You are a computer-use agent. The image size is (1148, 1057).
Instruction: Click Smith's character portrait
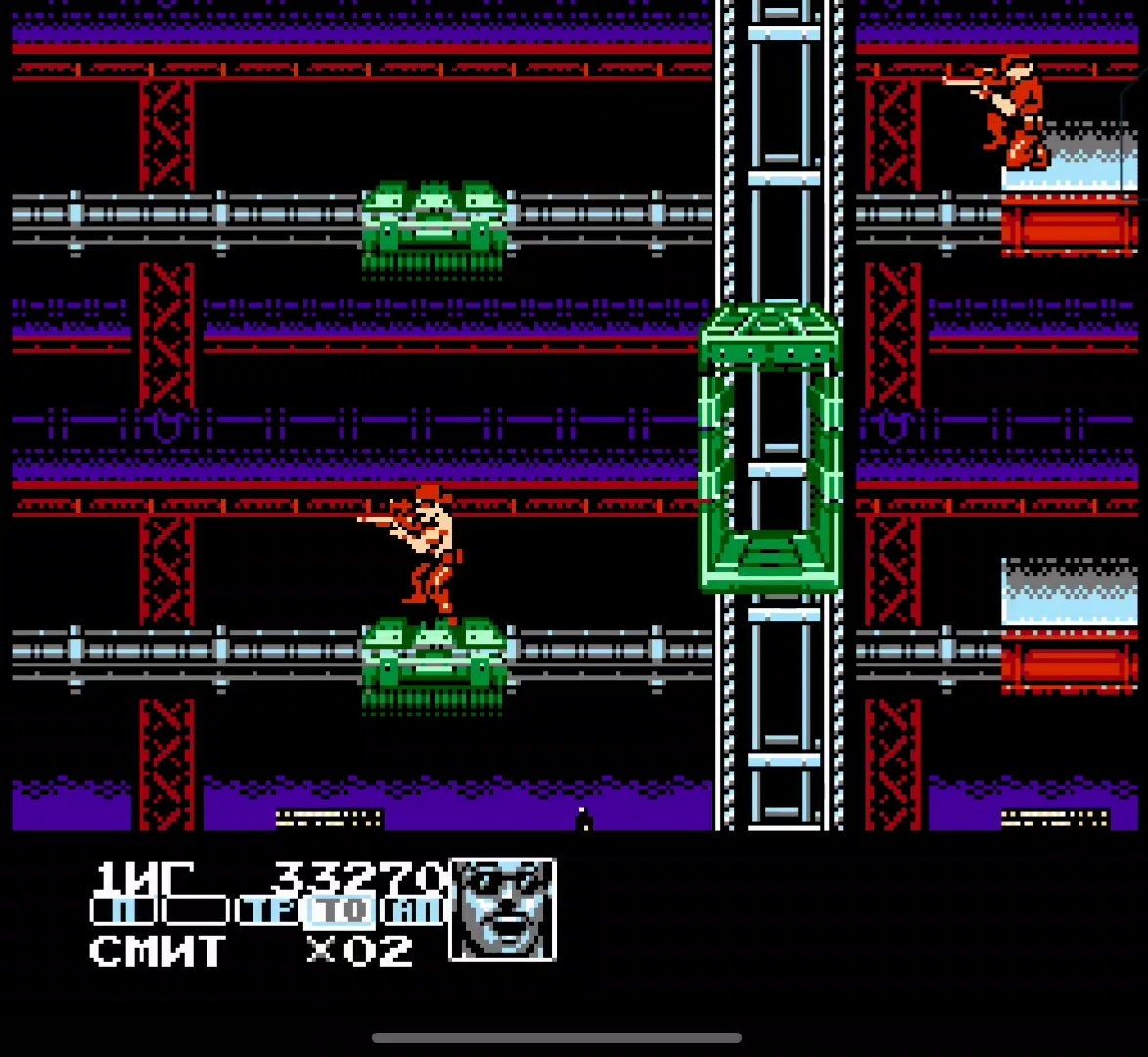click(x=502, y=909)
